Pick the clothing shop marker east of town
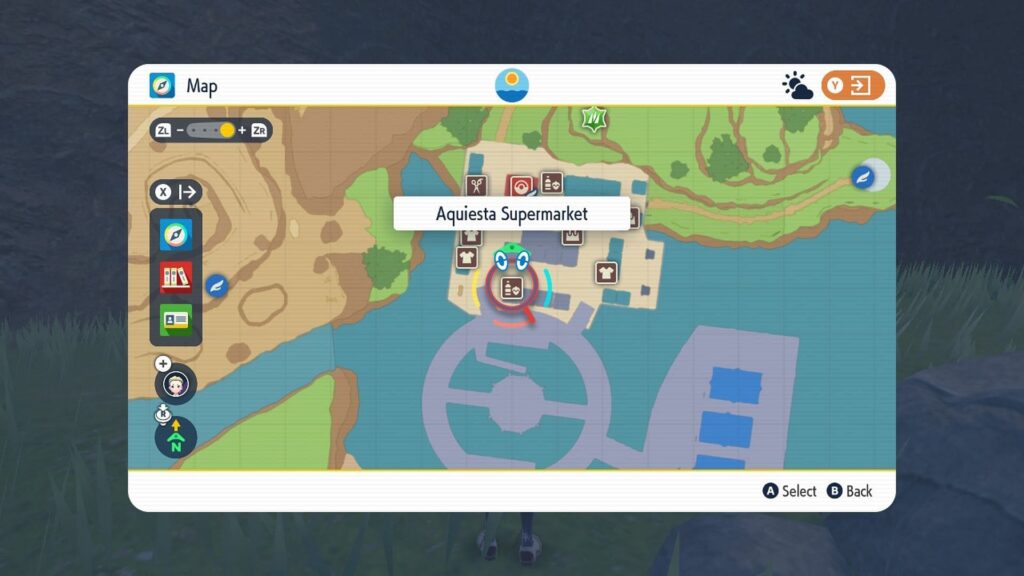Image resolution: width=1024 pixels, height=576 pixels. (x=605, y=272)
